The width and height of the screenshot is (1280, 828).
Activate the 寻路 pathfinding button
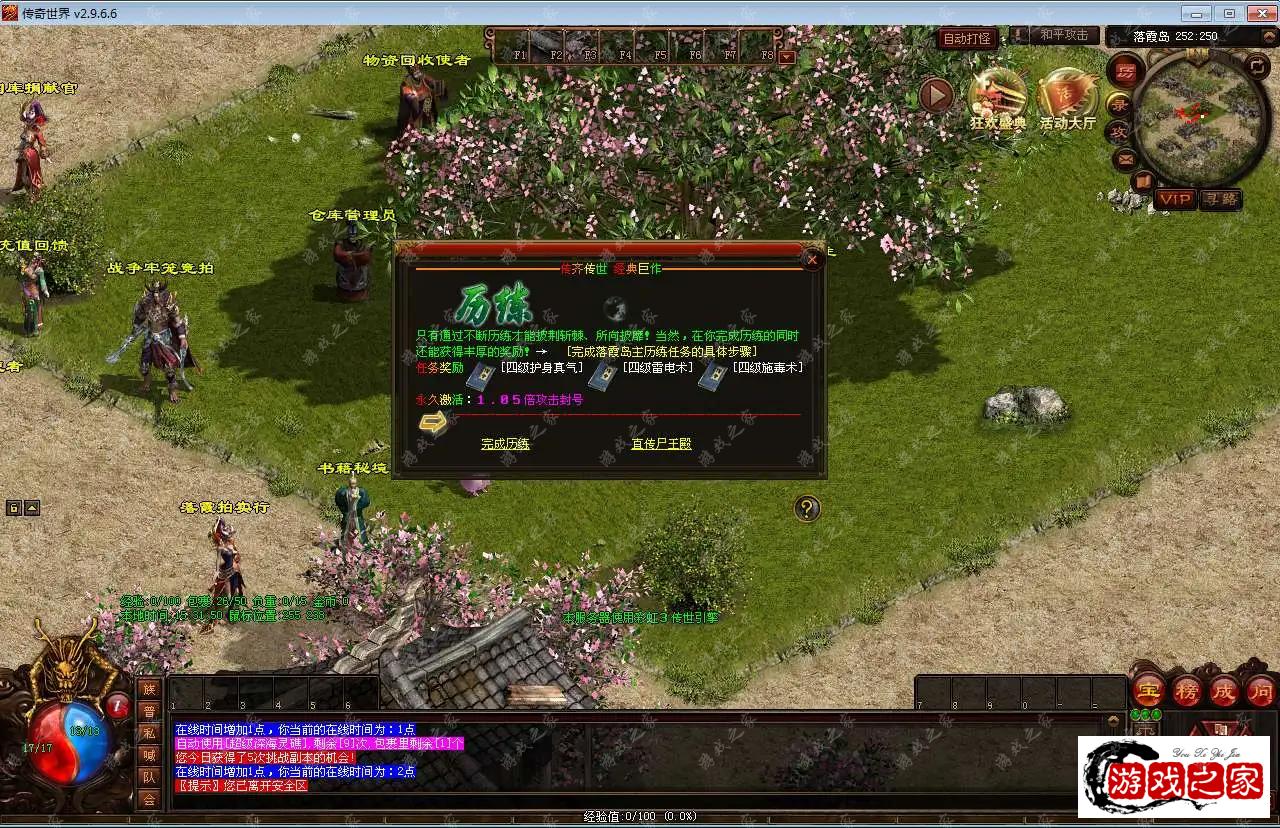pos(1220,199)
